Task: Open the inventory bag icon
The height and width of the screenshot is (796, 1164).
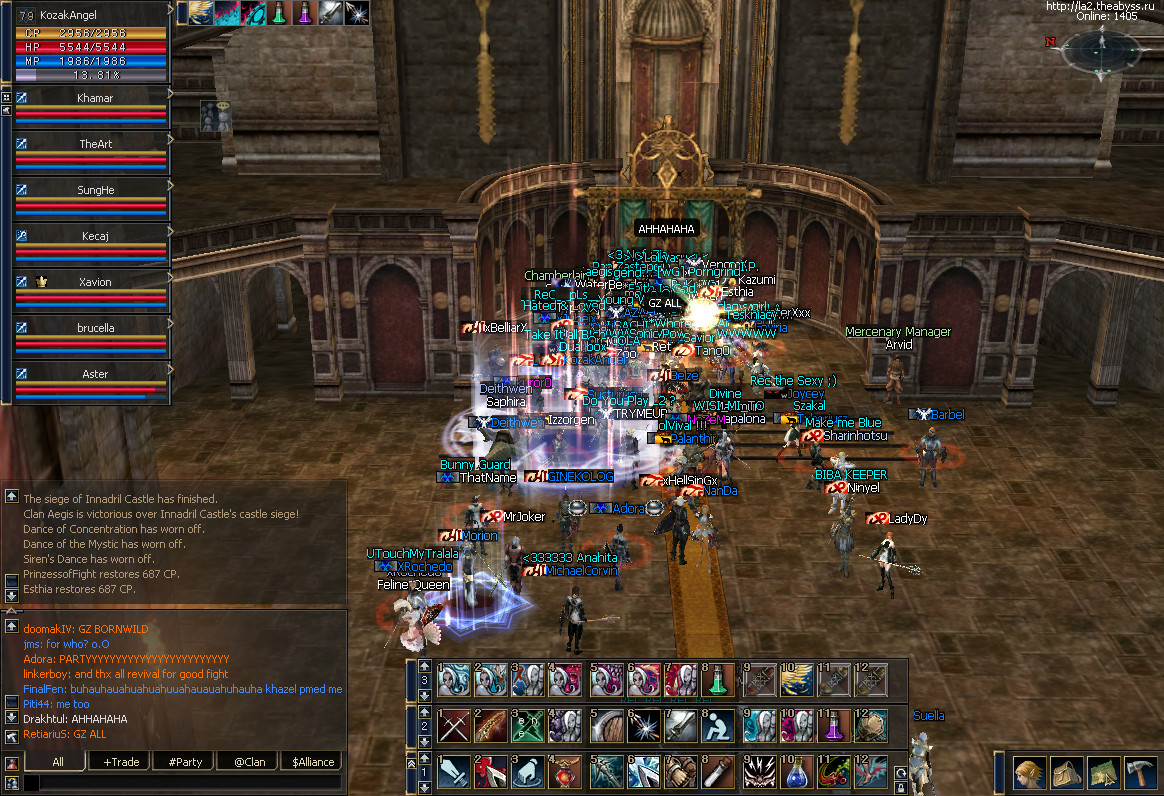Action: tap(1066, 774)
